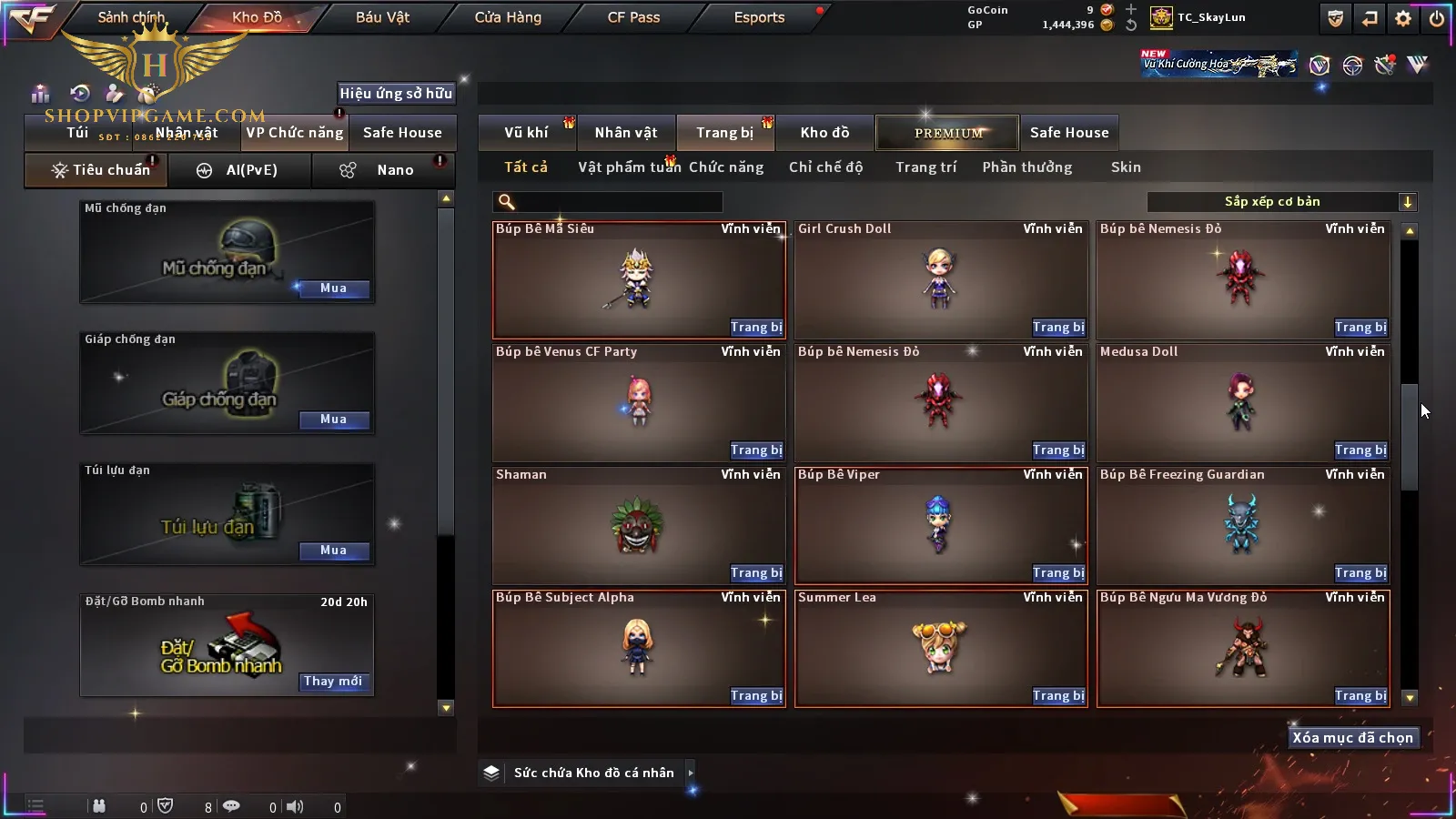Switch to Nhân vật inventory tab

coord(626,133)
